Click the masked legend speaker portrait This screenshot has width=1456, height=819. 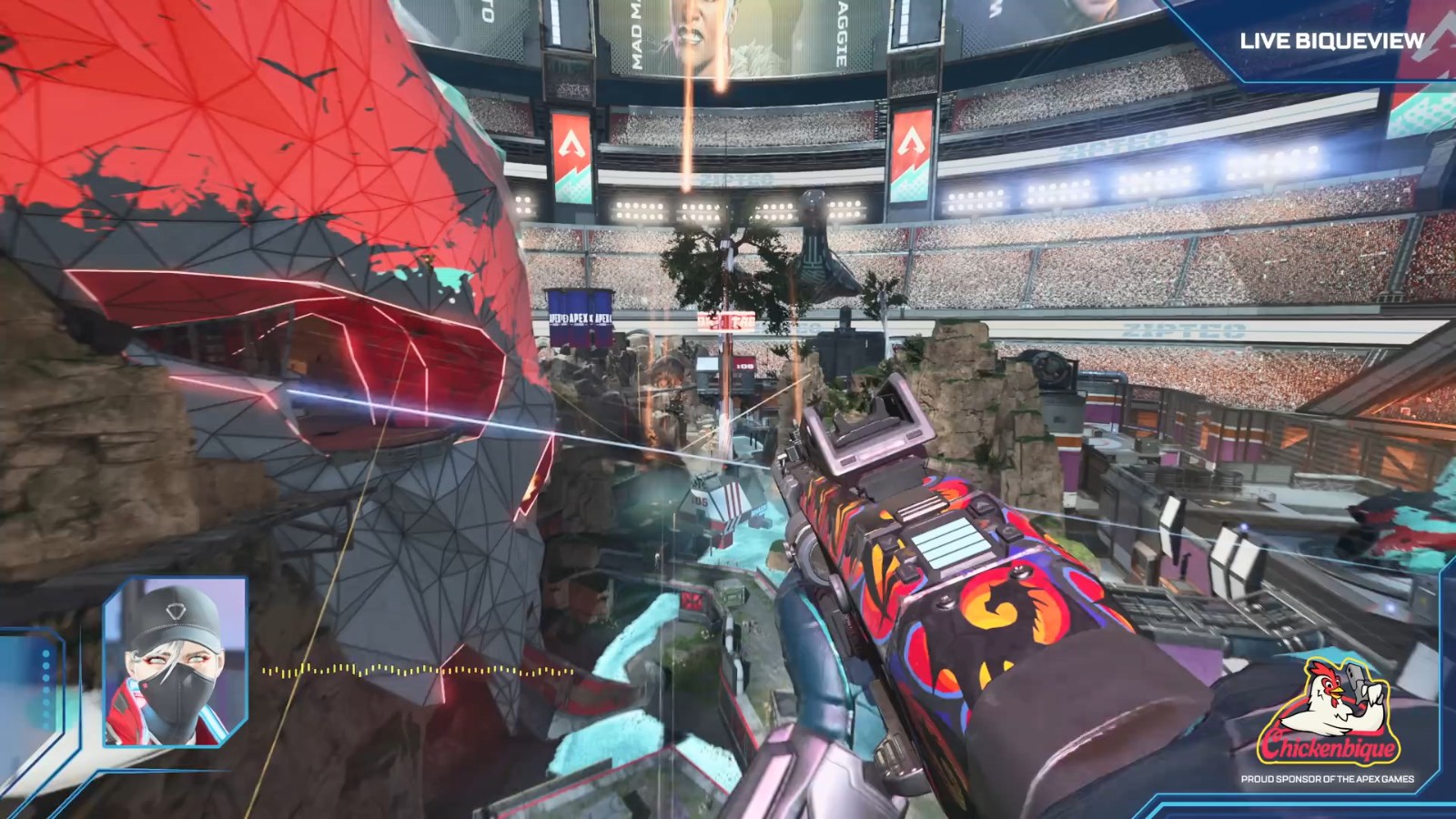(x=176, y=662)
